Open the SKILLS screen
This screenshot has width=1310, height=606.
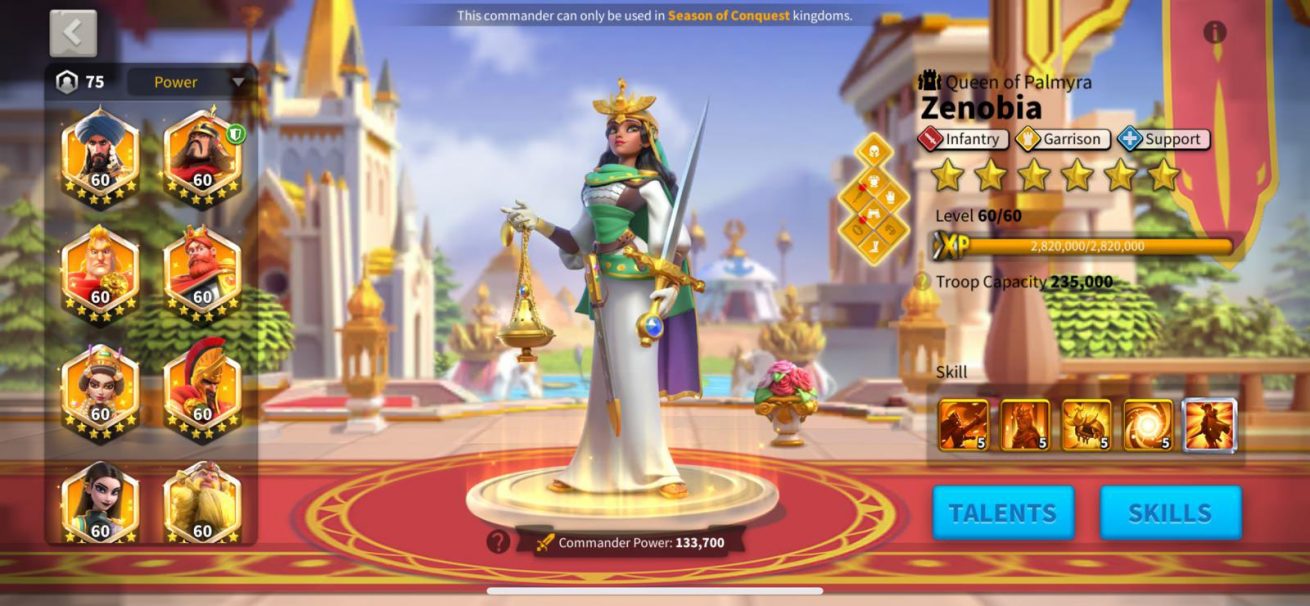(1170, 513)
